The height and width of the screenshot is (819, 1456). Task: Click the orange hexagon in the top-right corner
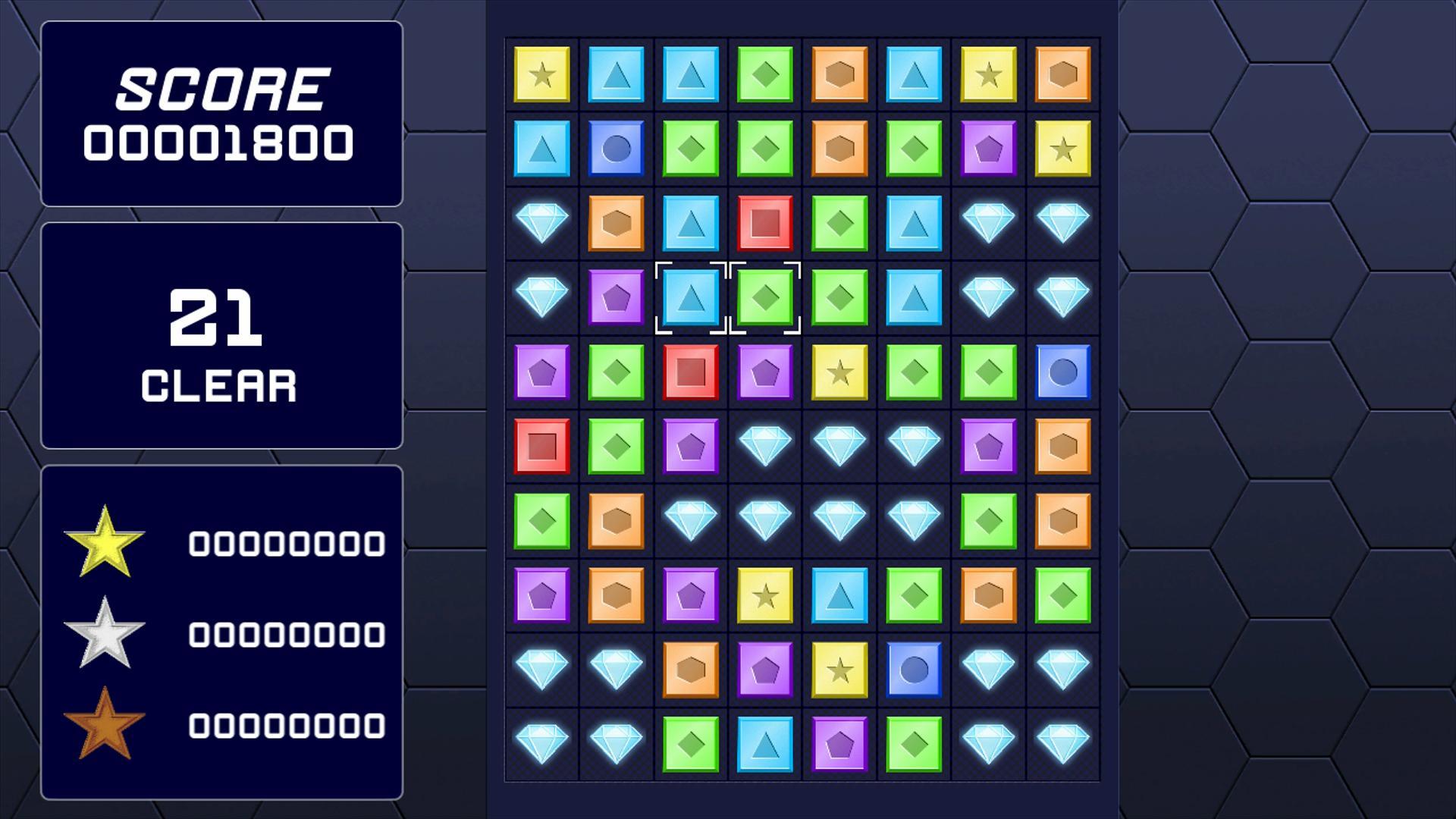1062,74
